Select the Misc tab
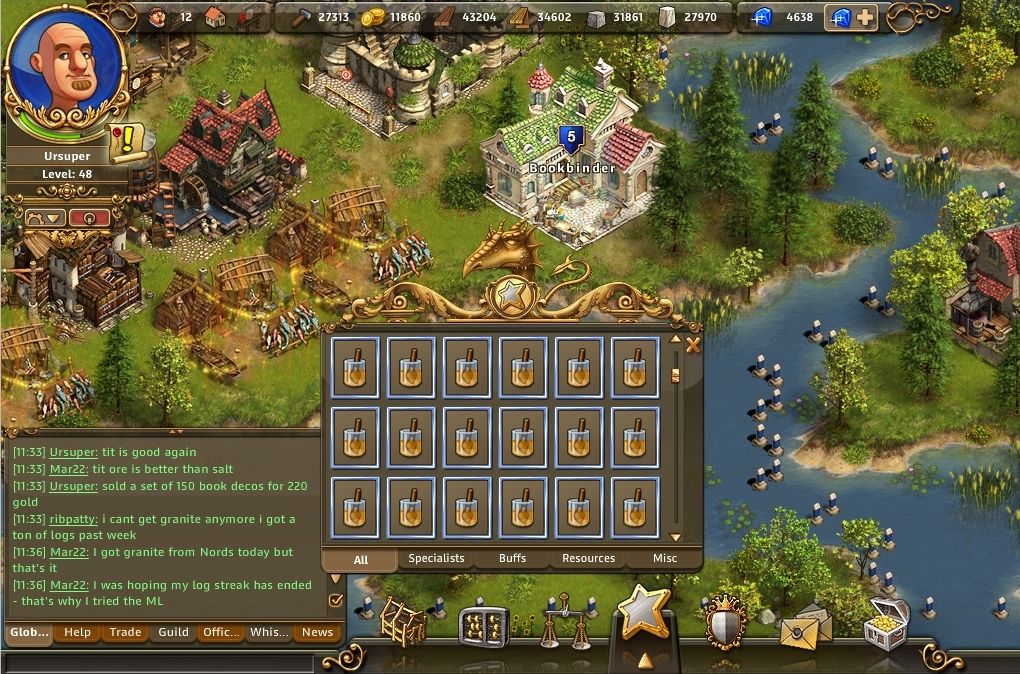Screen dimensions: 1020x674 (x=665, y=558)
